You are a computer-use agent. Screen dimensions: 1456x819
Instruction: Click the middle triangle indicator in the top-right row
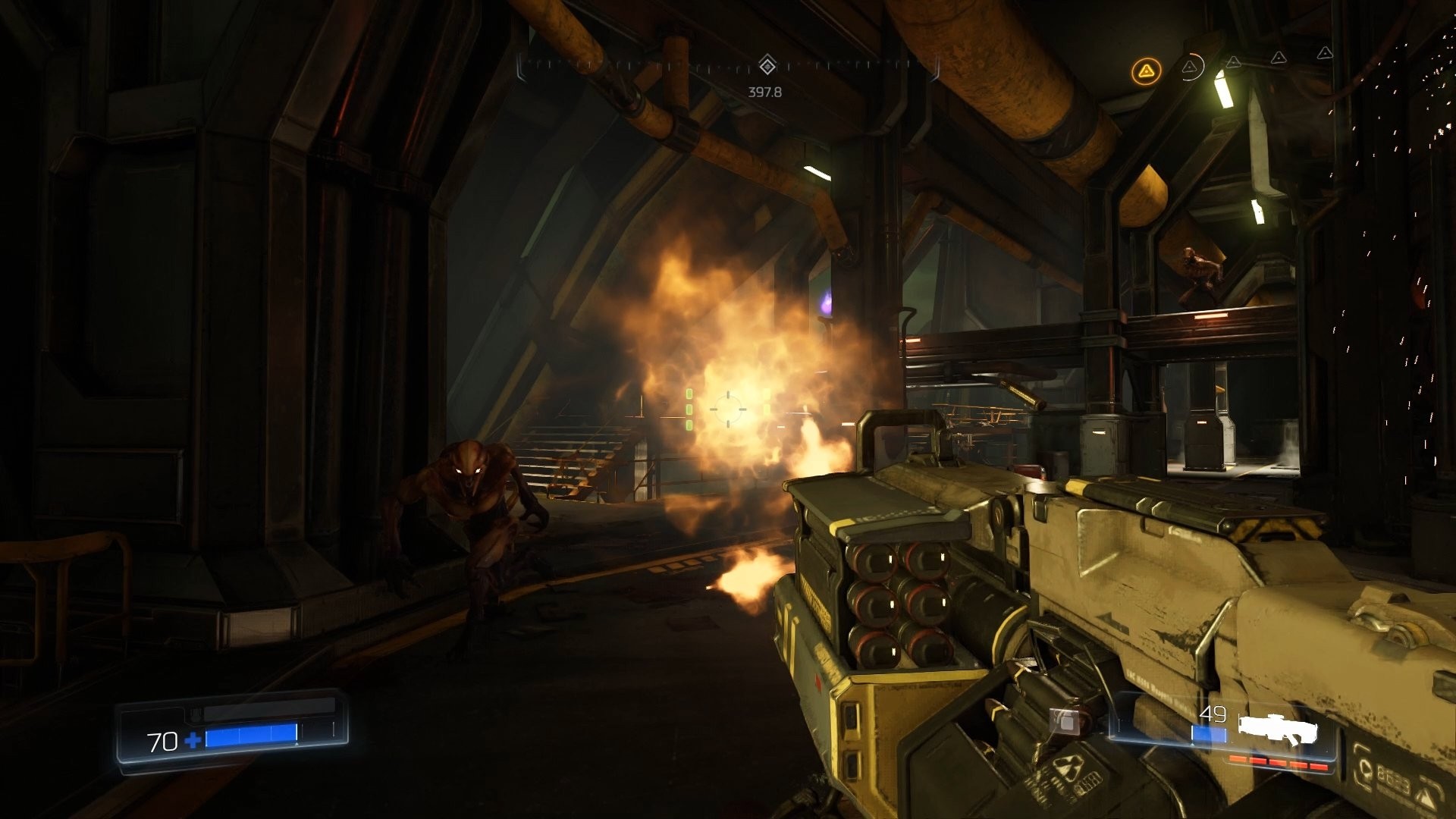tap(1279, 58)
